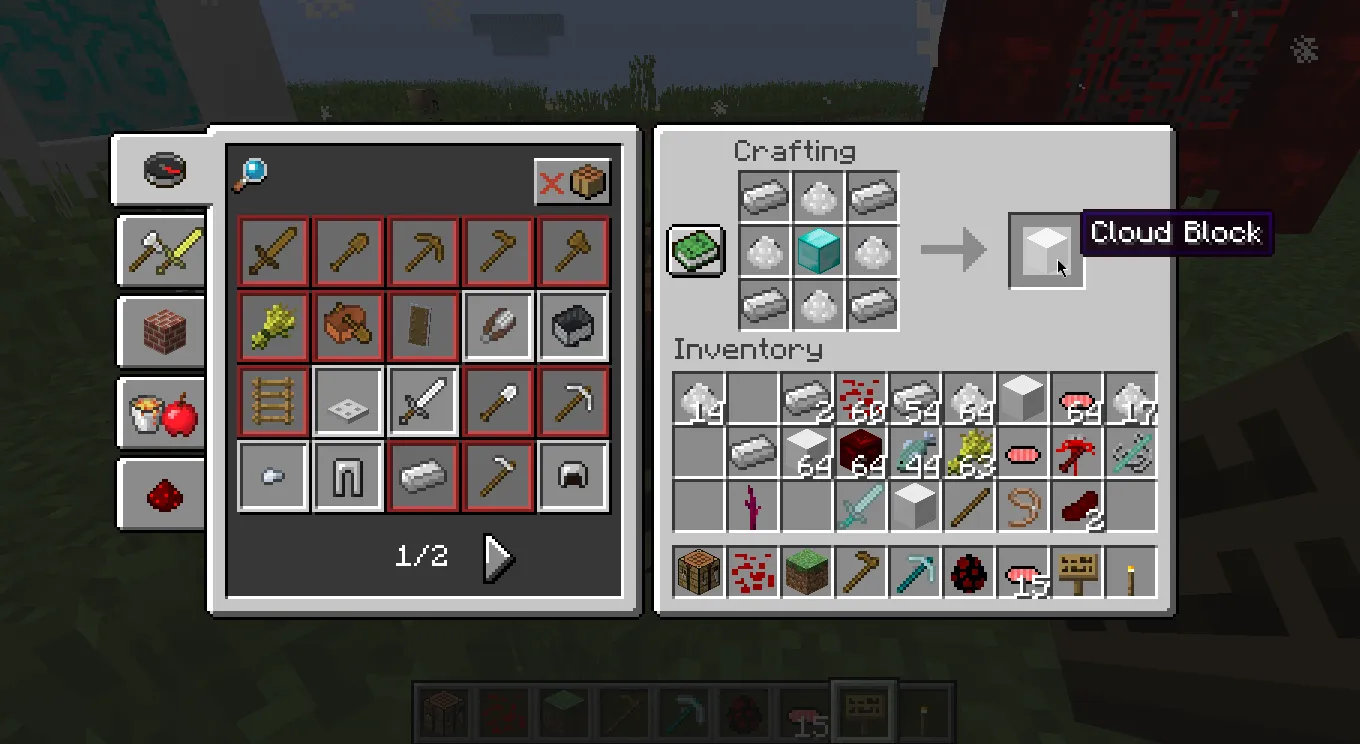Click the diamond block in the crafting grid
This screenshot has height=744, width=1360.
[819, 251]
